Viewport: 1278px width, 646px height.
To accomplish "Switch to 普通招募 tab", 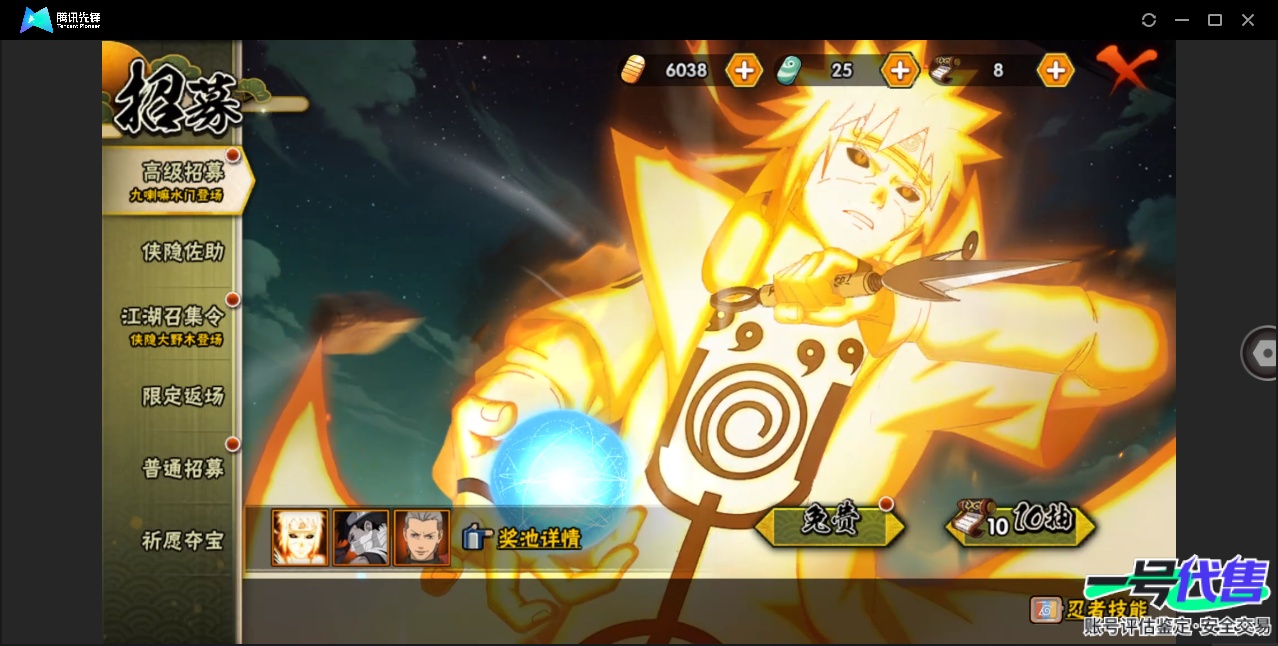I will pos(182,468).
